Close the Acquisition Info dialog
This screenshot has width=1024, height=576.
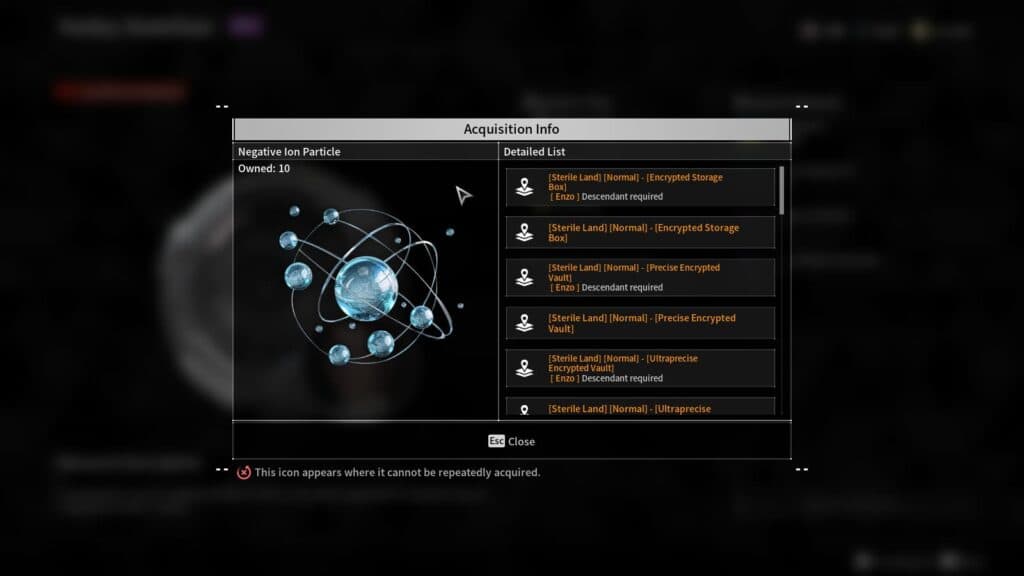[x=511, y=441]
